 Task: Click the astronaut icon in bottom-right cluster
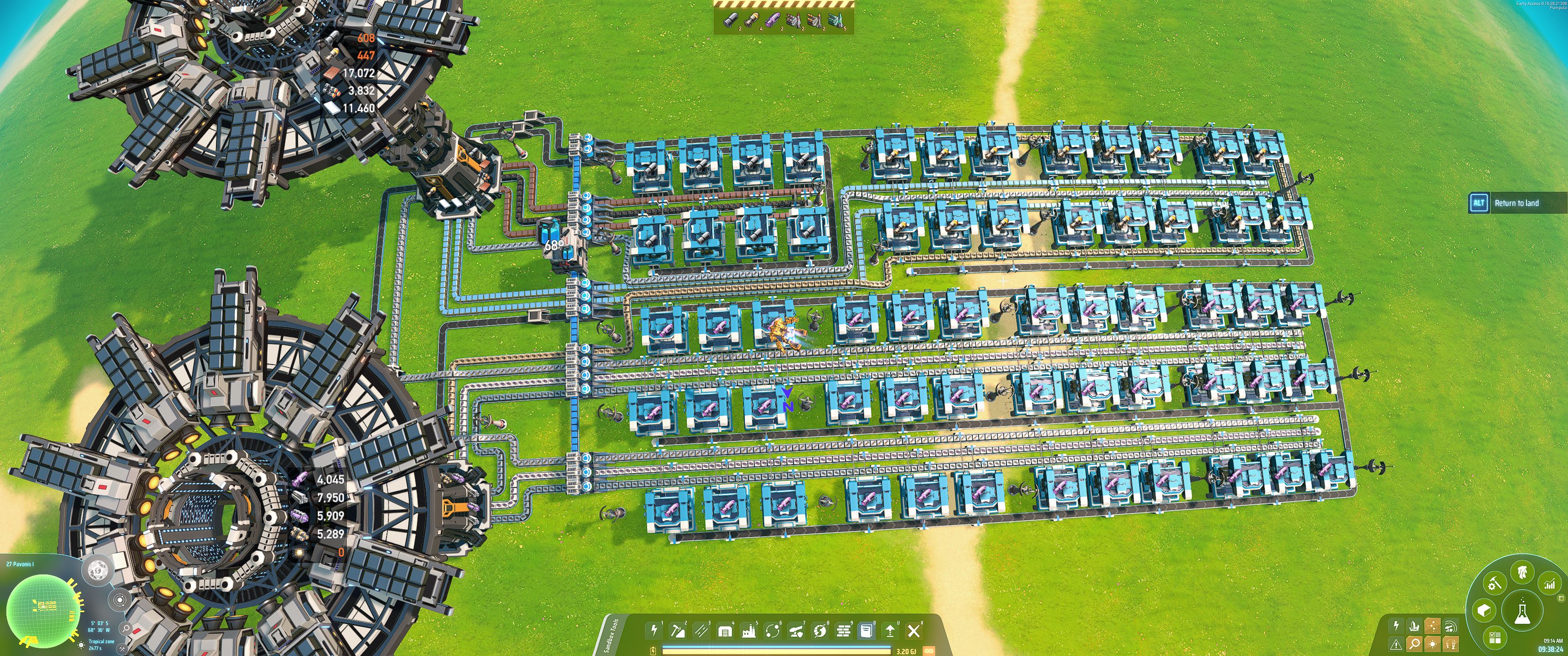(x=1522, y=572)
